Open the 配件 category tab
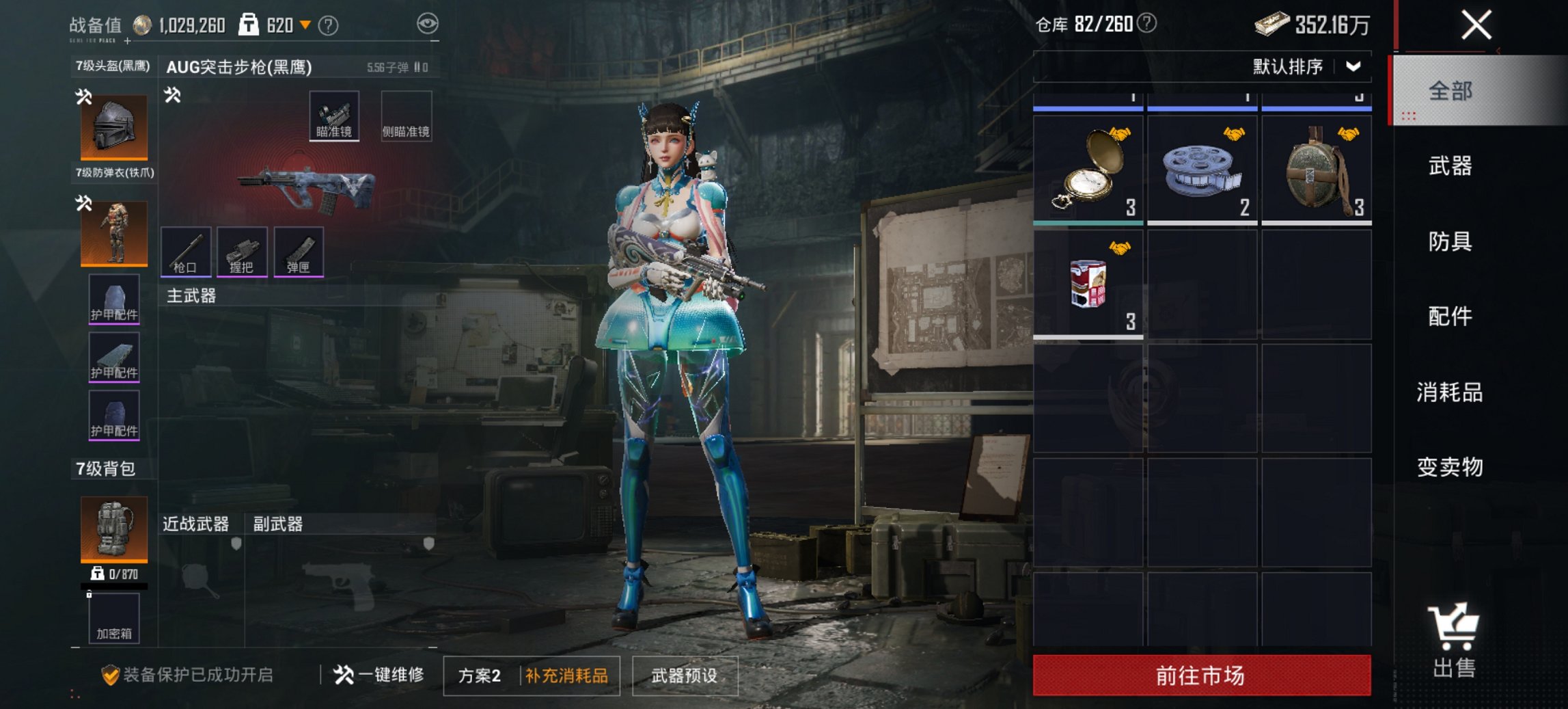 click(1450, 316)
